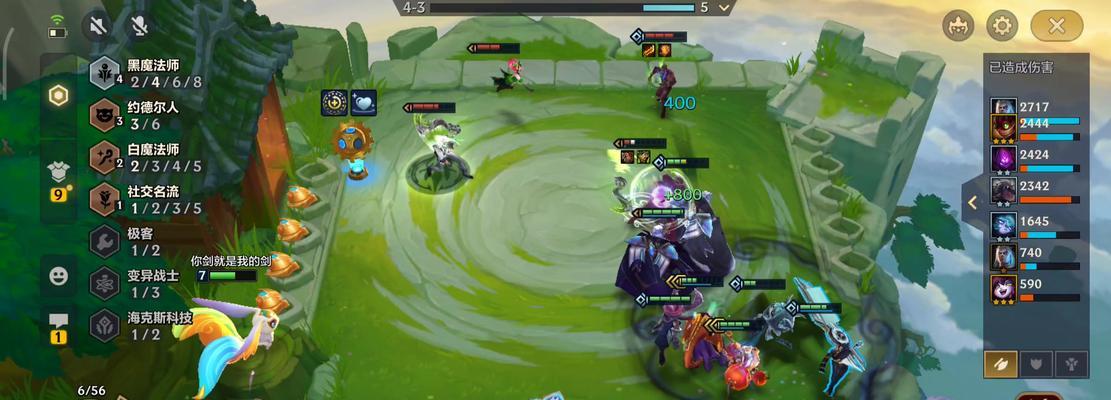Open the settings gear menu
1111x400 pixels.
tap(1002, 25)
